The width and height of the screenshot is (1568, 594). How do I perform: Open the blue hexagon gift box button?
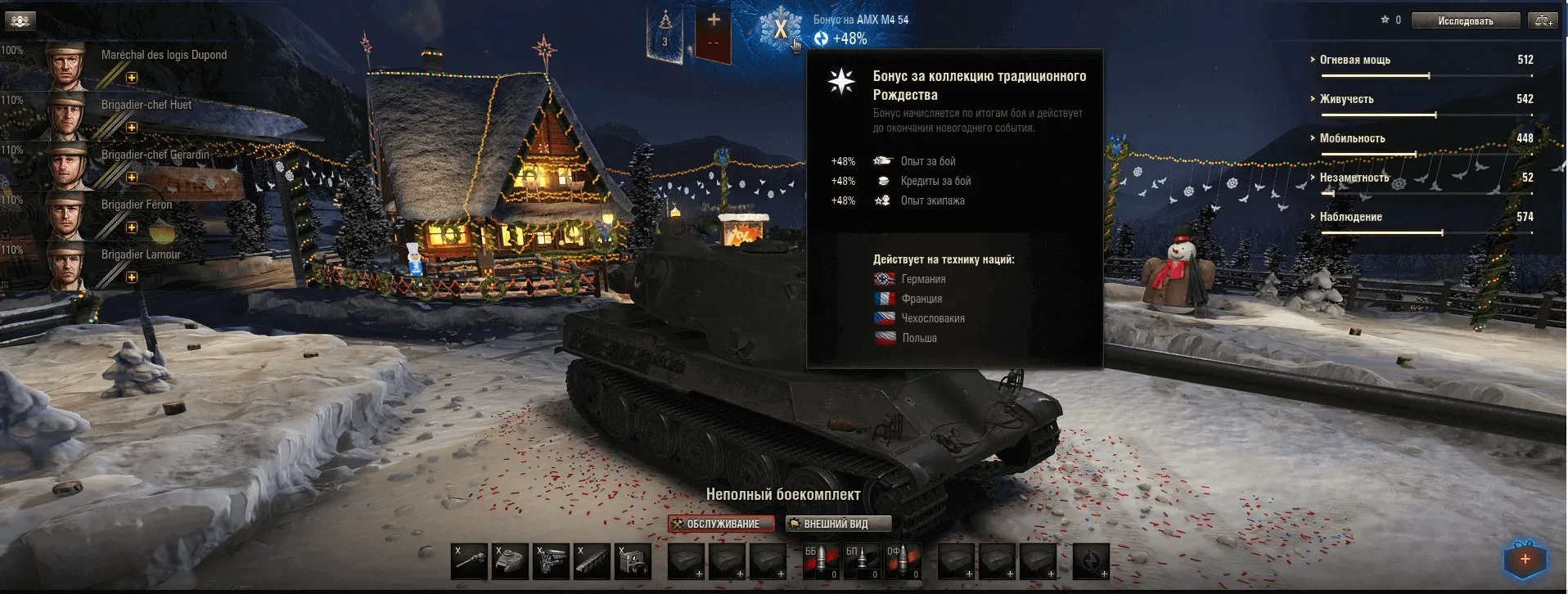1525,560
